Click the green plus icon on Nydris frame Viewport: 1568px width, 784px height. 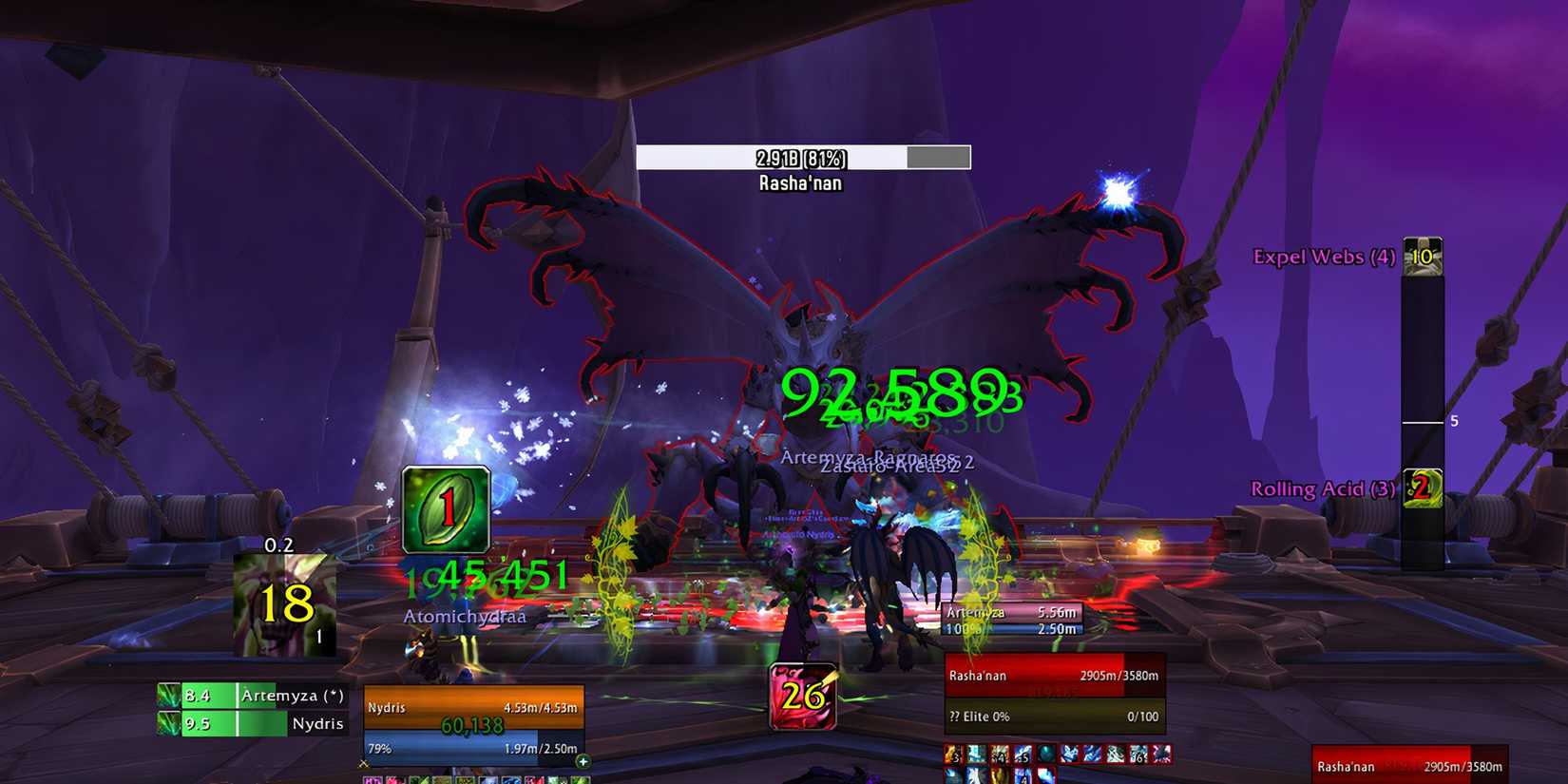pos(583,762)
